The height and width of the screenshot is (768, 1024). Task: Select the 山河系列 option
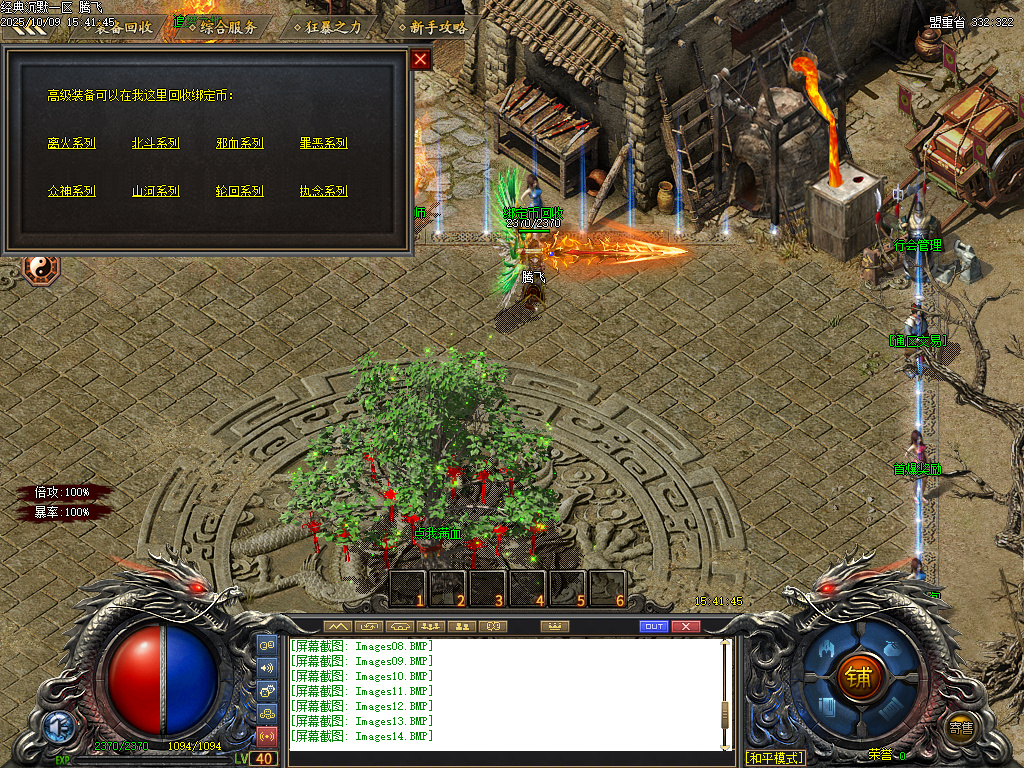156,191
